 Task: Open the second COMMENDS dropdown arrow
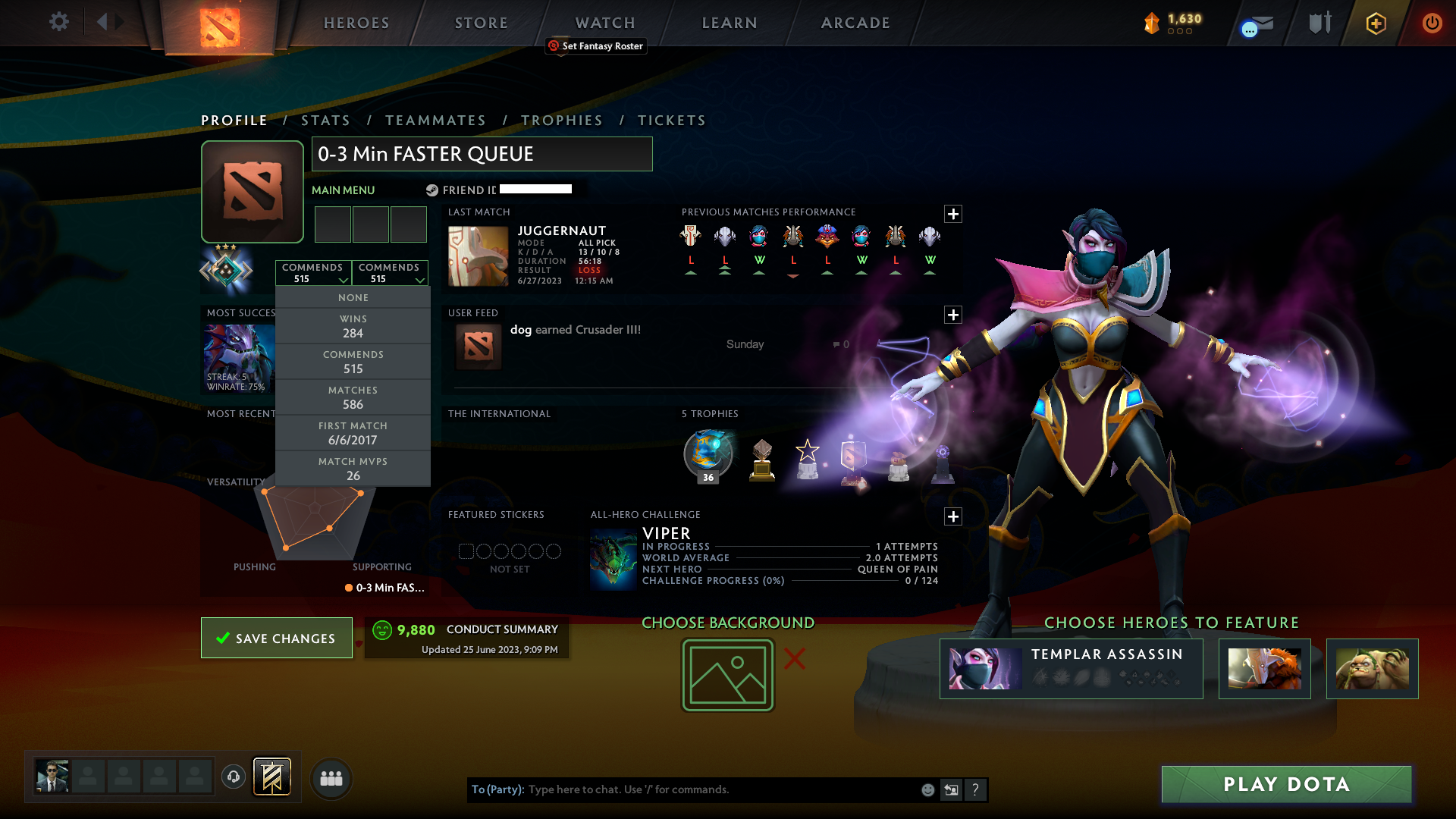tap(419, 281)
